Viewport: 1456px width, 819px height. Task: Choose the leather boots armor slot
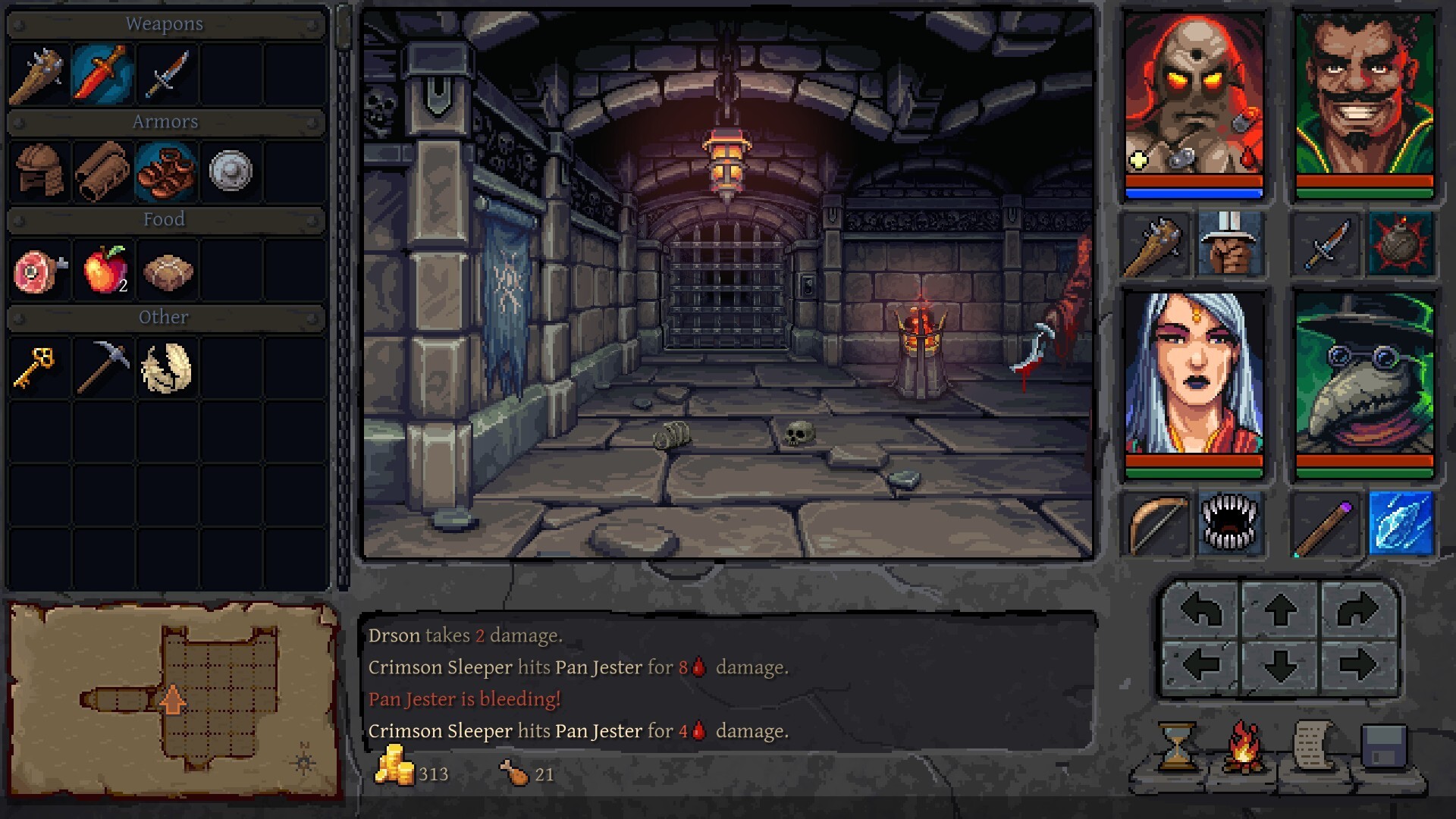166,171
